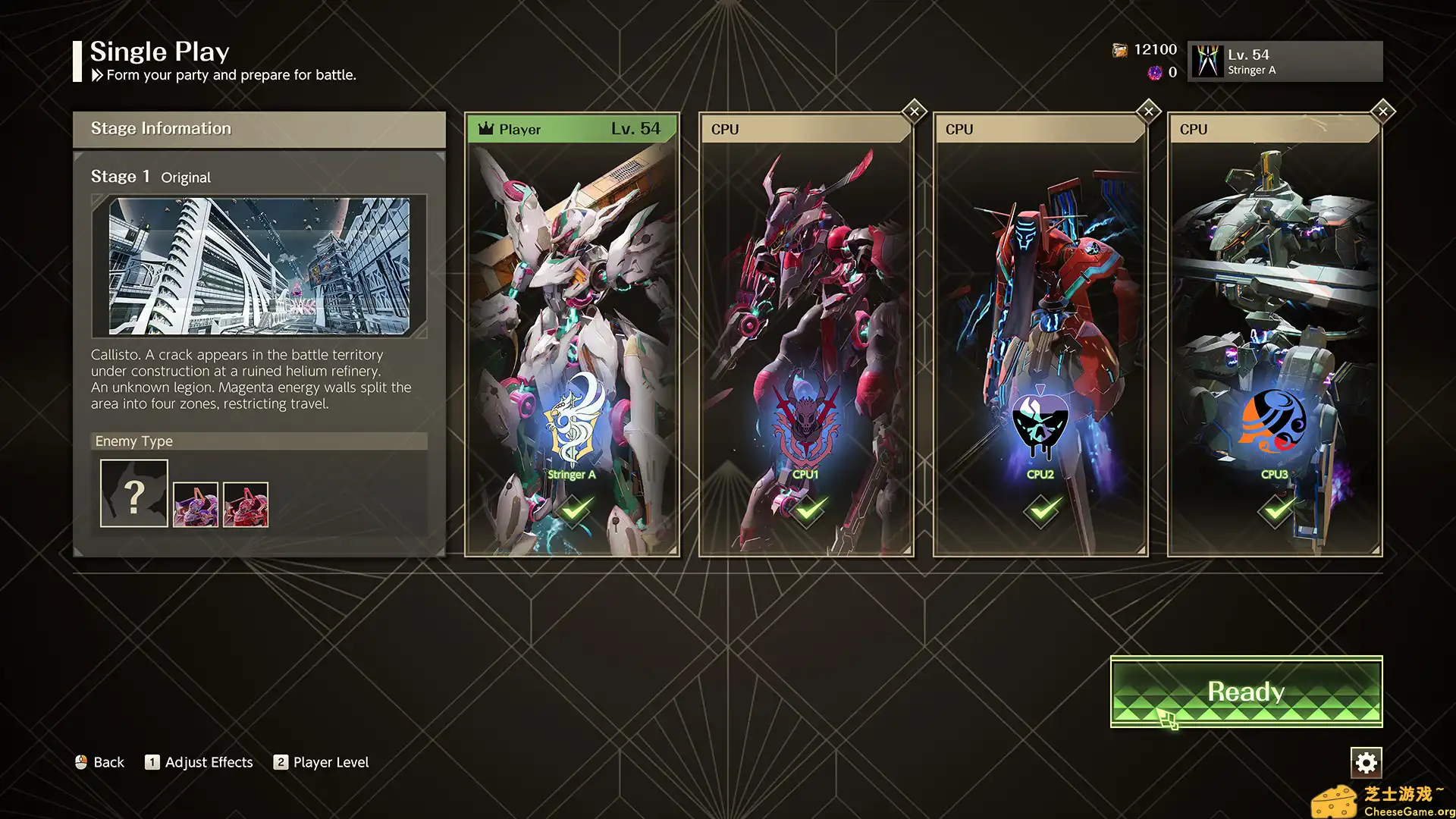Screen dimensions: 1456x819
Task: Remove CPU2 with its X button
Action: click(x=1149, y=111)
